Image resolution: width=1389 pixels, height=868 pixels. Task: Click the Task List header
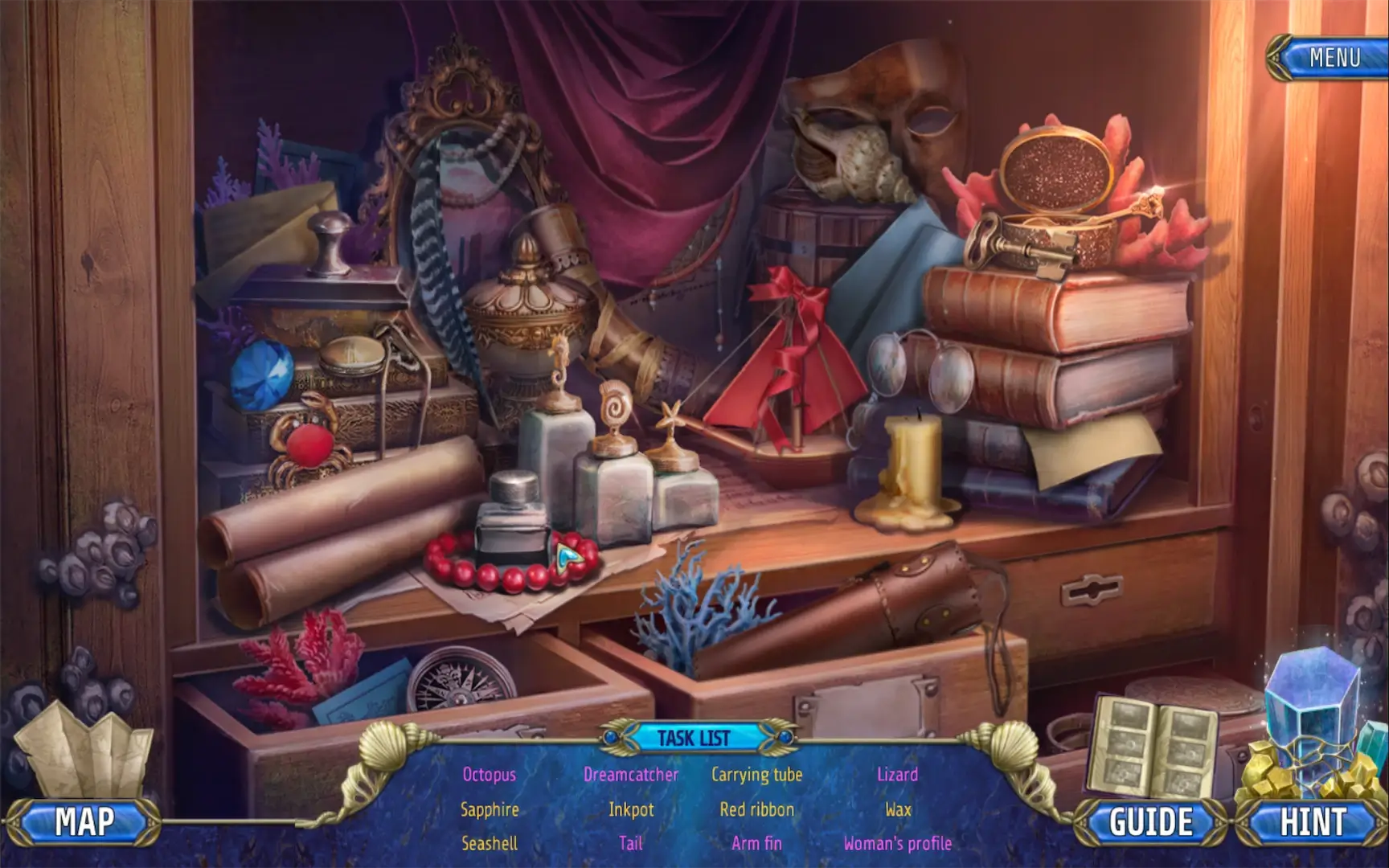(694, 738)
